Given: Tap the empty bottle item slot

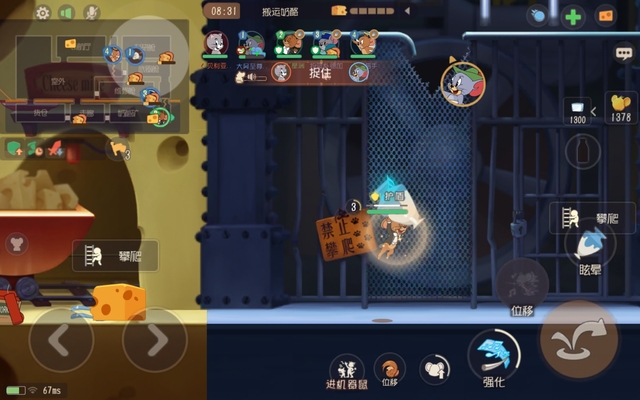Looking at the screenshot, I should (x=577, y=151).
